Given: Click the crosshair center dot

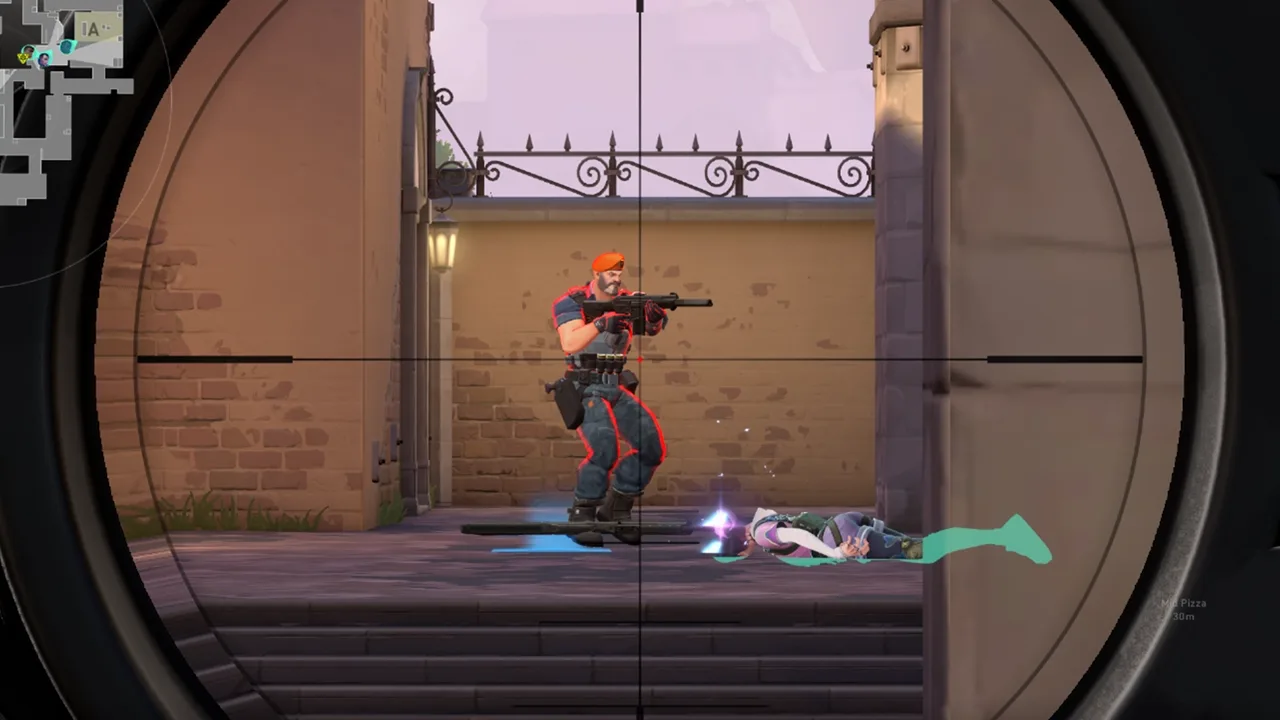Looking at the screenshot, I should [640, 358].
